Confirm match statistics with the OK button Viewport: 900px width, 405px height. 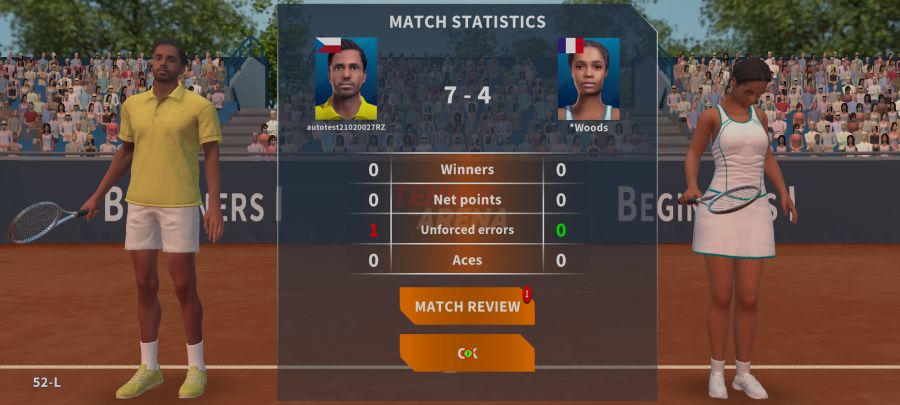pos(467,353)
